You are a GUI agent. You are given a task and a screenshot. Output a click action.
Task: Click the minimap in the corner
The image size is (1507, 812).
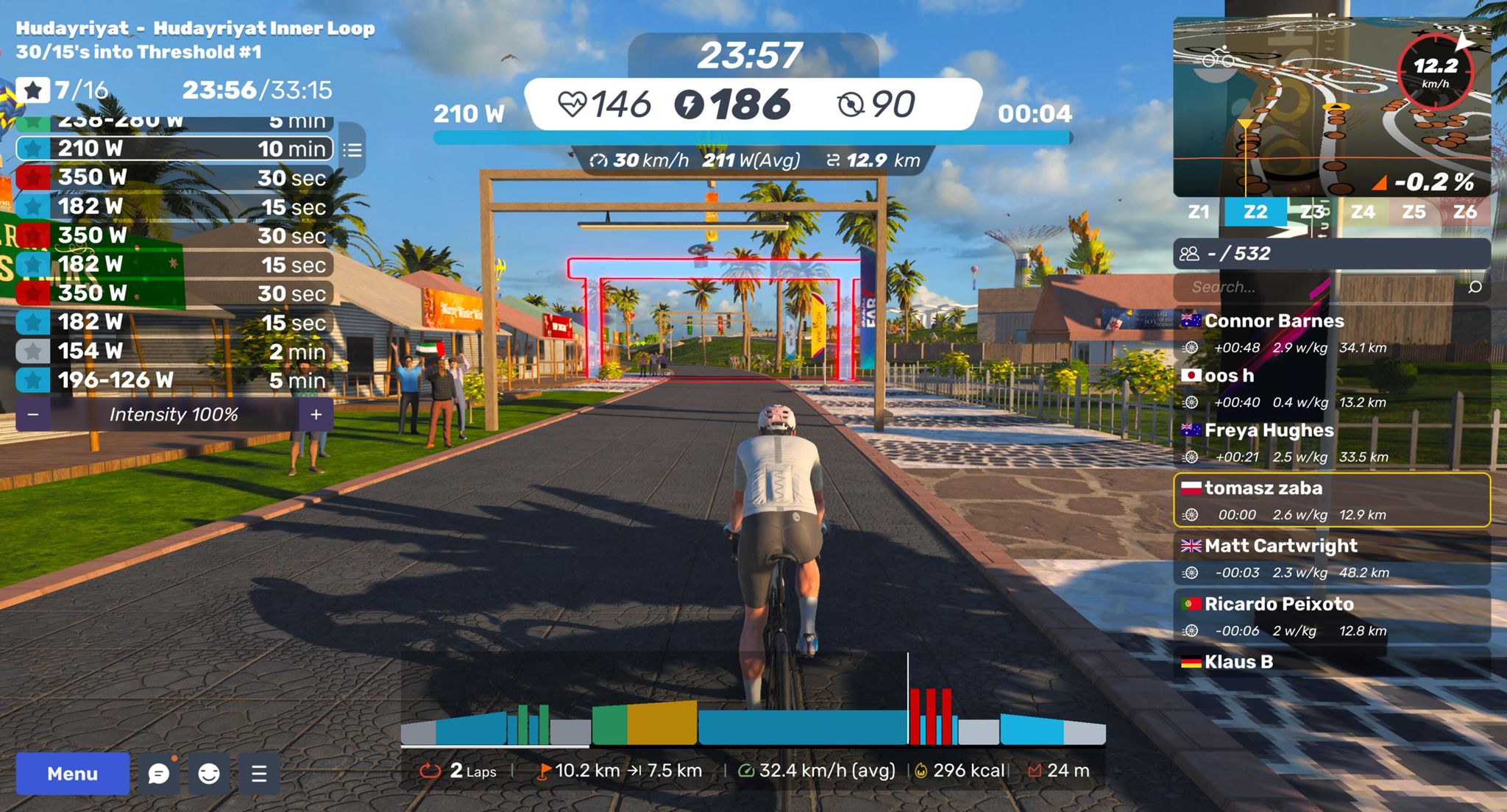pyautogui.click(x=1330, y=108)
